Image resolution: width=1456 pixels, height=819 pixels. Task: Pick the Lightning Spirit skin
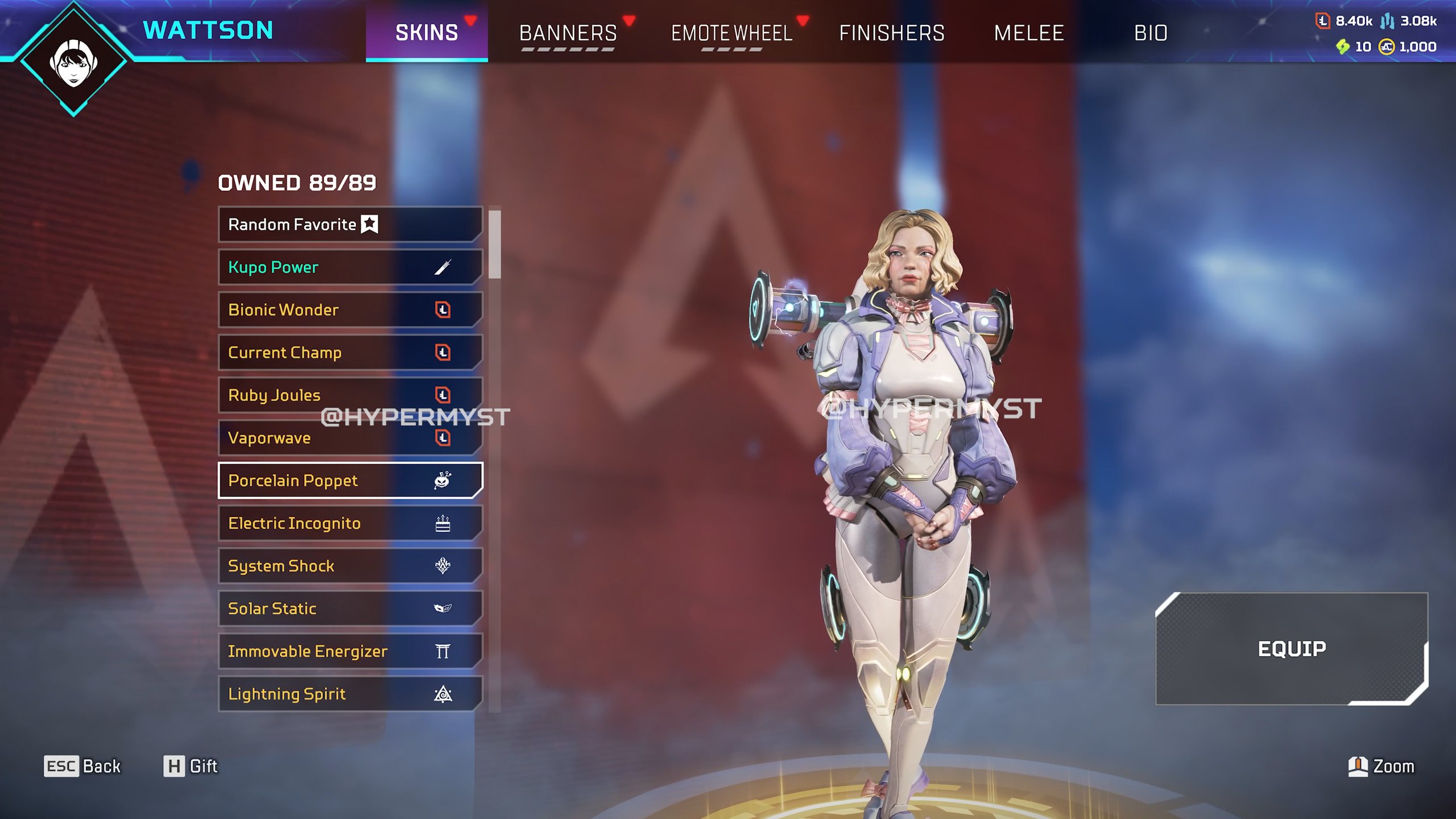click(350, 694)
